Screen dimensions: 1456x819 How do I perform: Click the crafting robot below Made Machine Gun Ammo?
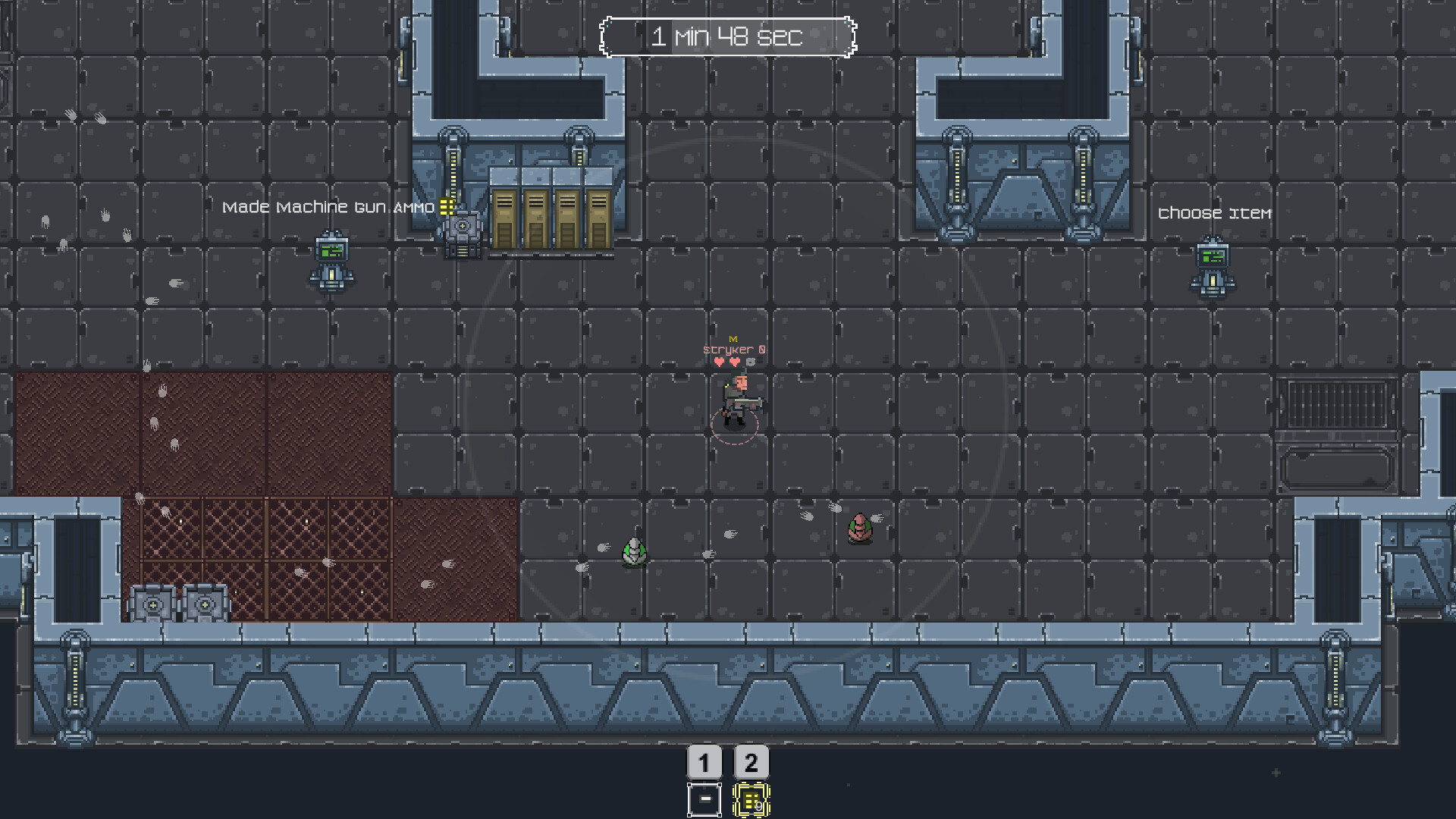(331, 262)
